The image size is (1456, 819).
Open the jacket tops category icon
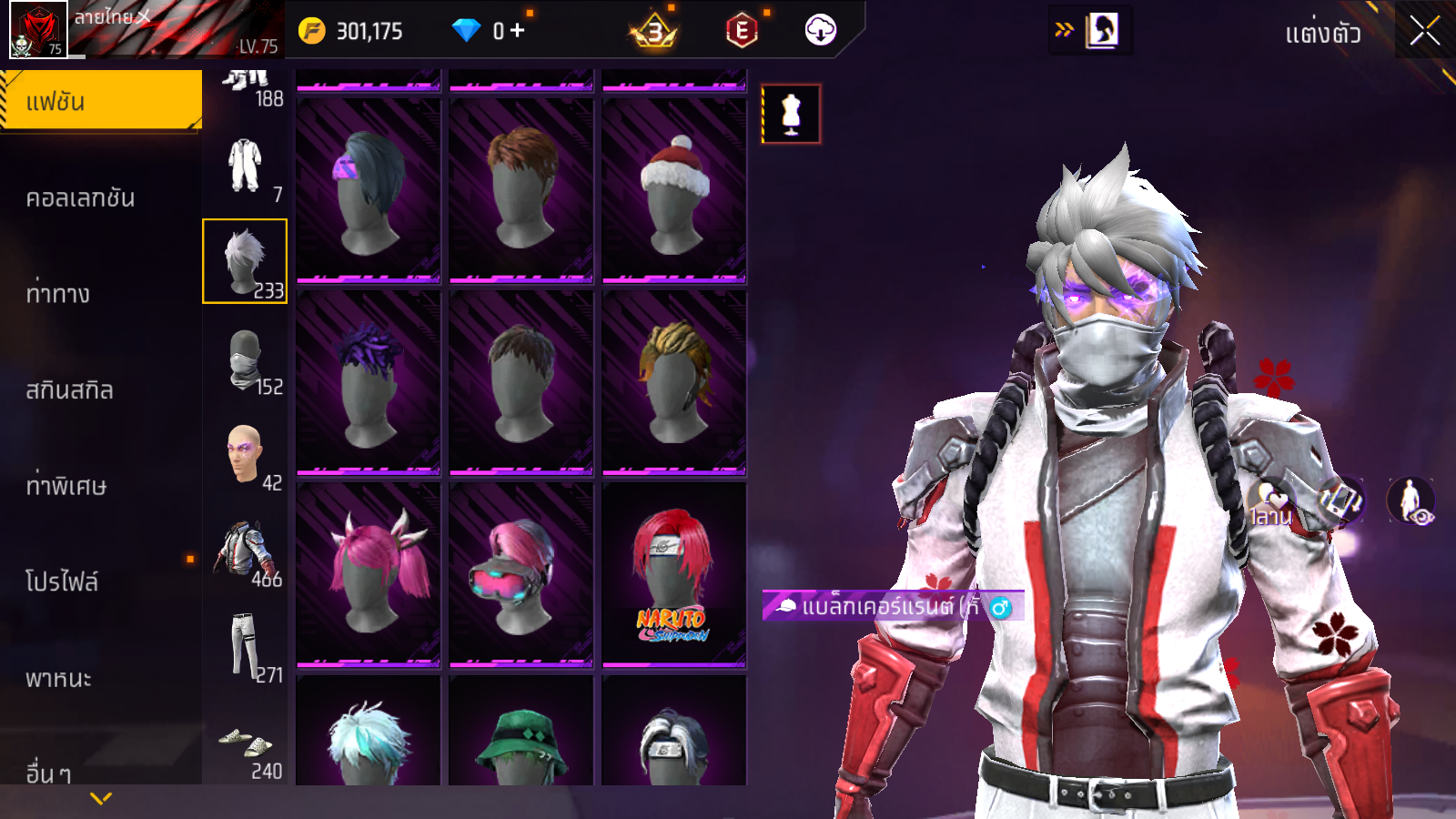pyautogui.click(x=244, y=551)
